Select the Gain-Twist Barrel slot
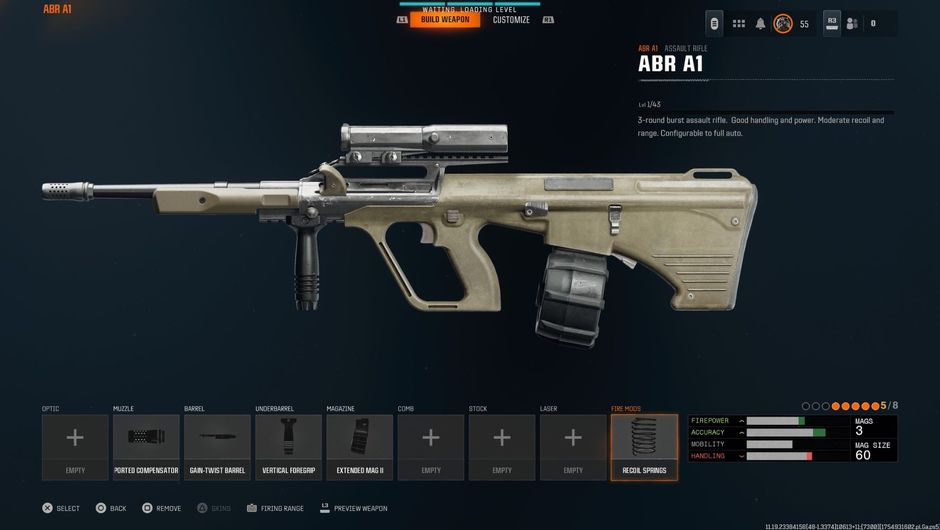Viewport: 940px width, 530px height. pyautogui.click(x=217, y=447)
